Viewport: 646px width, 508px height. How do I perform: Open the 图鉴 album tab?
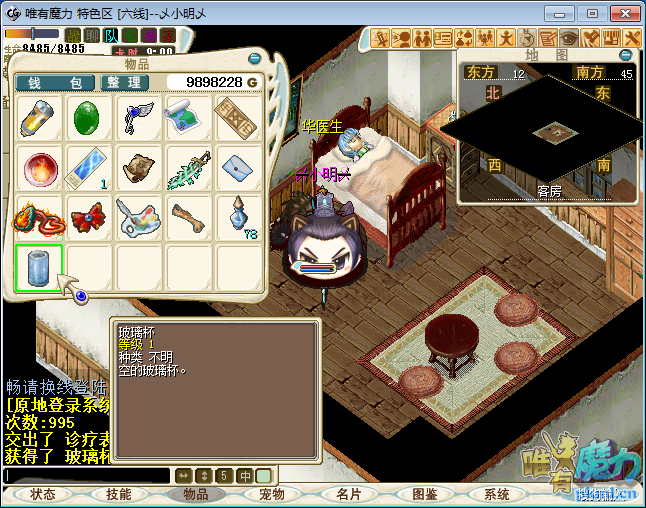click(x=424, y=494)
